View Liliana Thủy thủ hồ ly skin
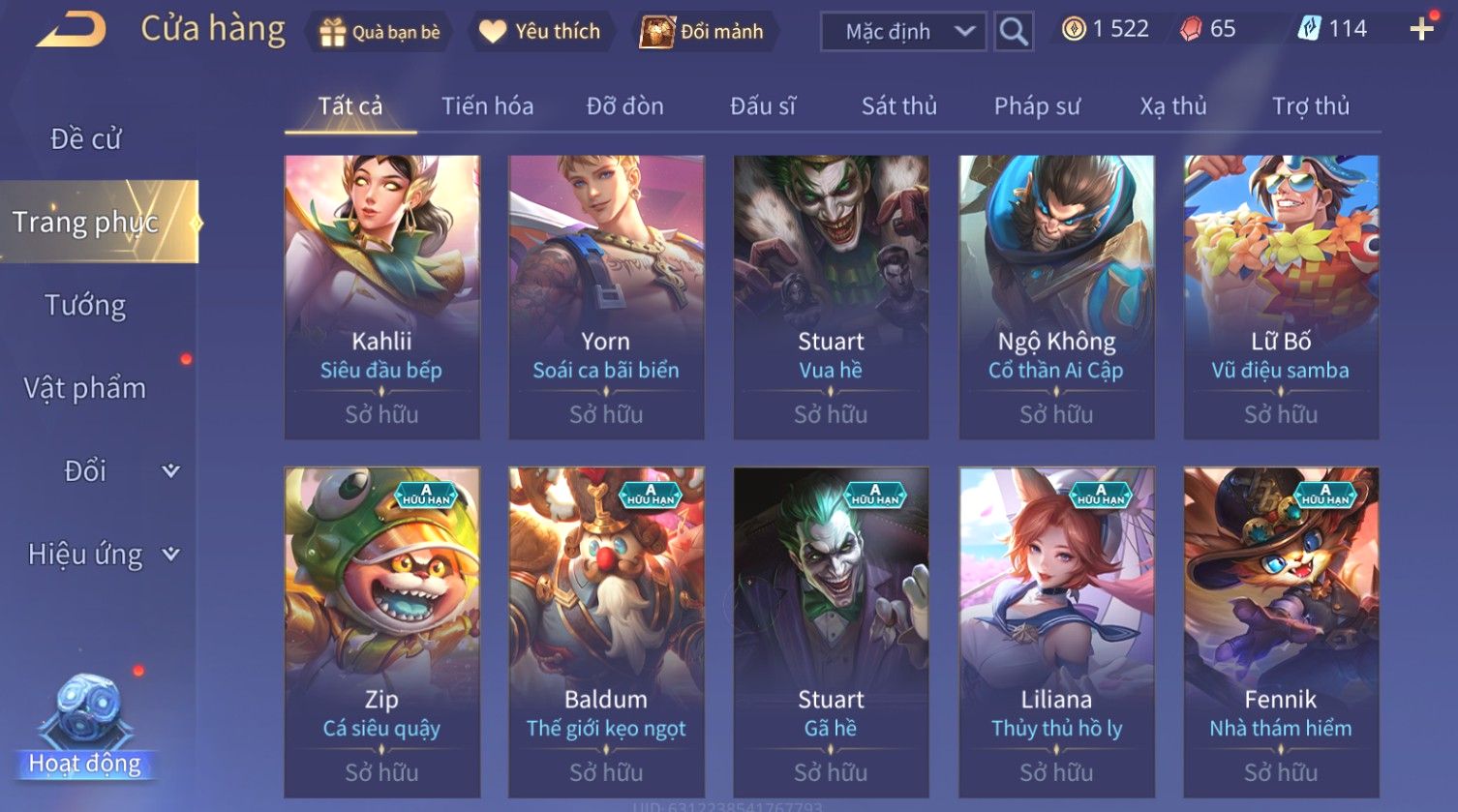The height and width of the screenshot is (812, 1458). [1056, 632]
